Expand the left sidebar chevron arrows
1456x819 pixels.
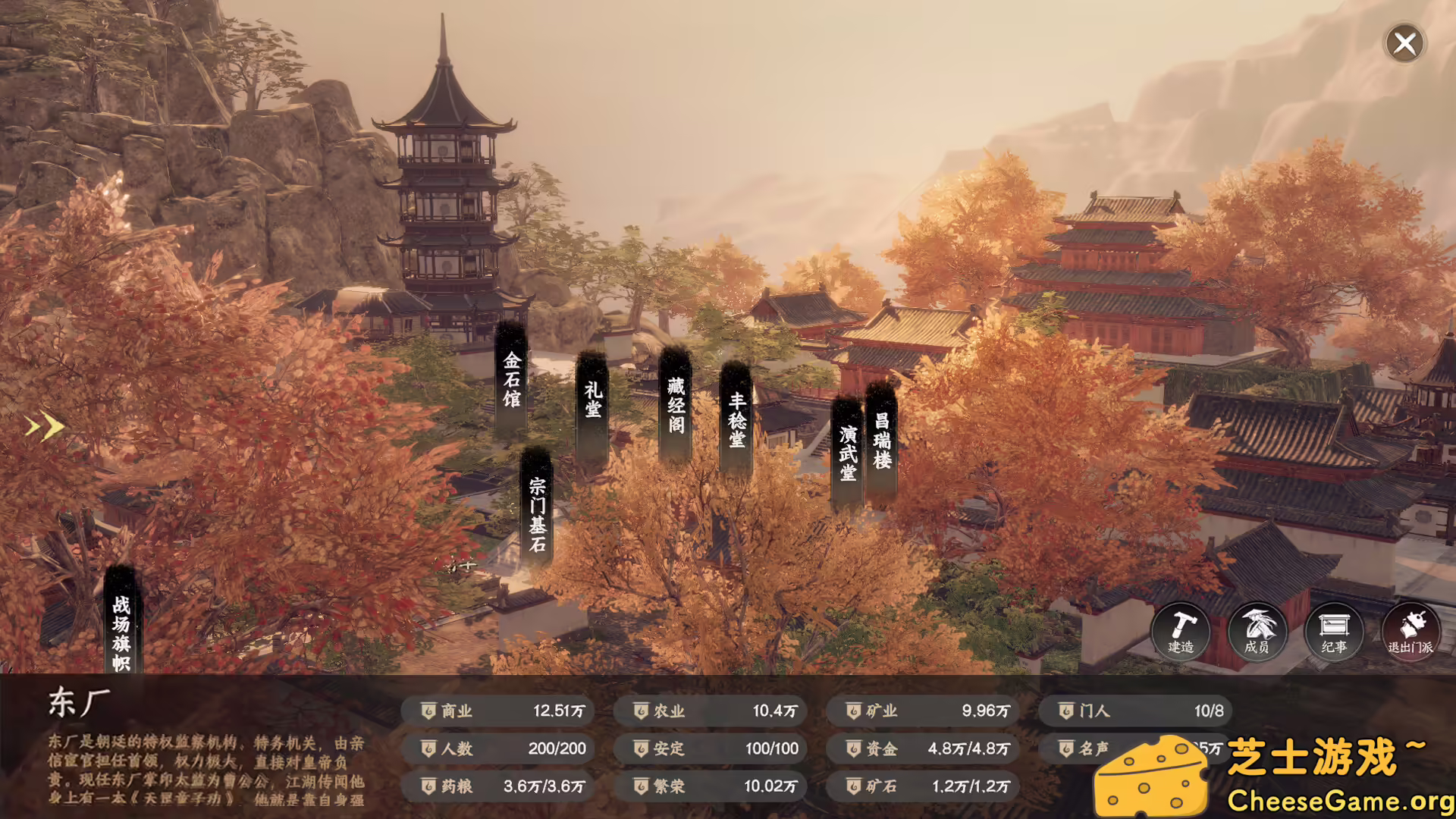pos(43,427)
